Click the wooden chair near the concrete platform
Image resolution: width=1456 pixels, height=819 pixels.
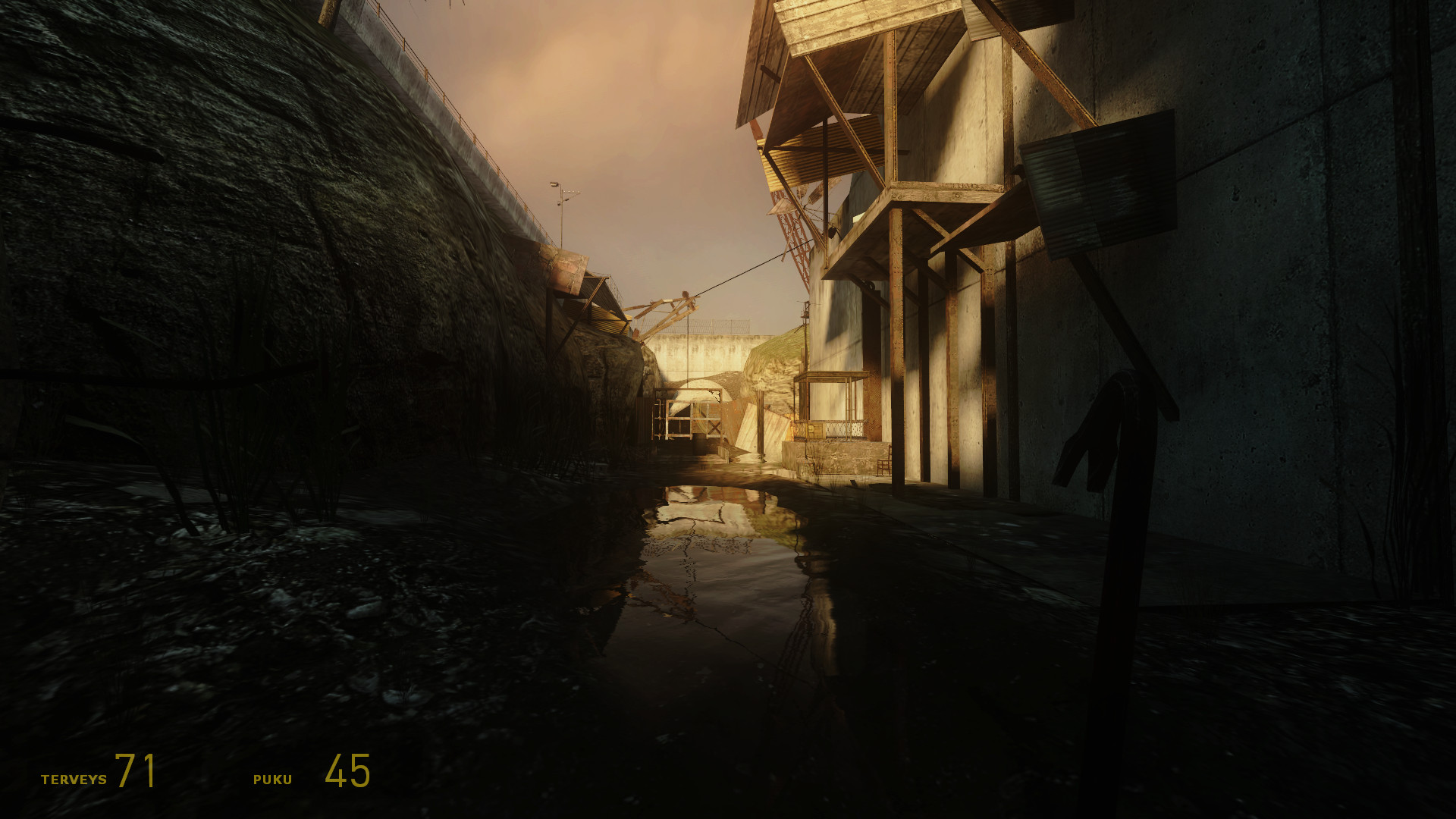point(883,461)
